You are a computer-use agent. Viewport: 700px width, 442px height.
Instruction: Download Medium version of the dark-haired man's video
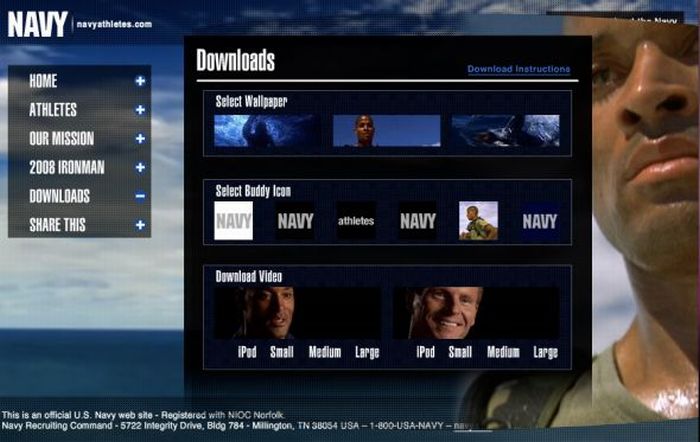click(x=325, y=352)
